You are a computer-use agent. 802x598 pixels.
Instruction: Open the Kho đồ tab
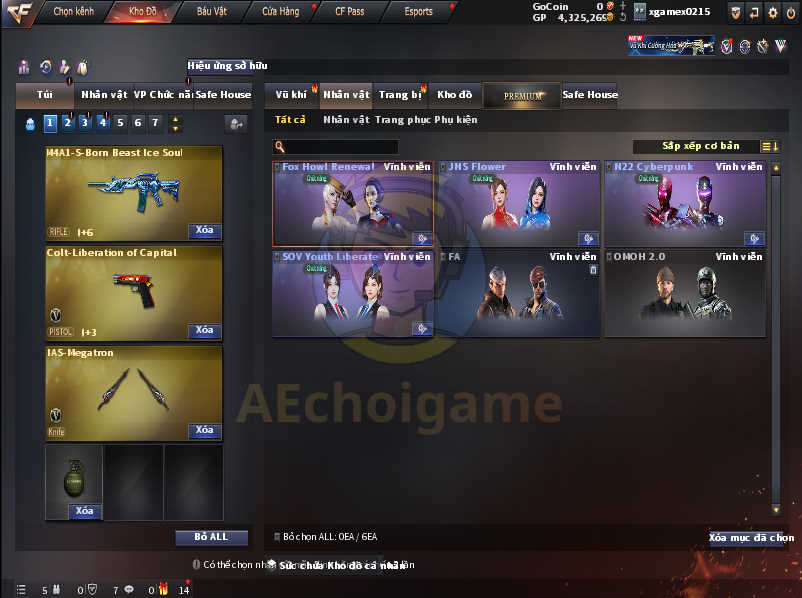coord(454,95)
